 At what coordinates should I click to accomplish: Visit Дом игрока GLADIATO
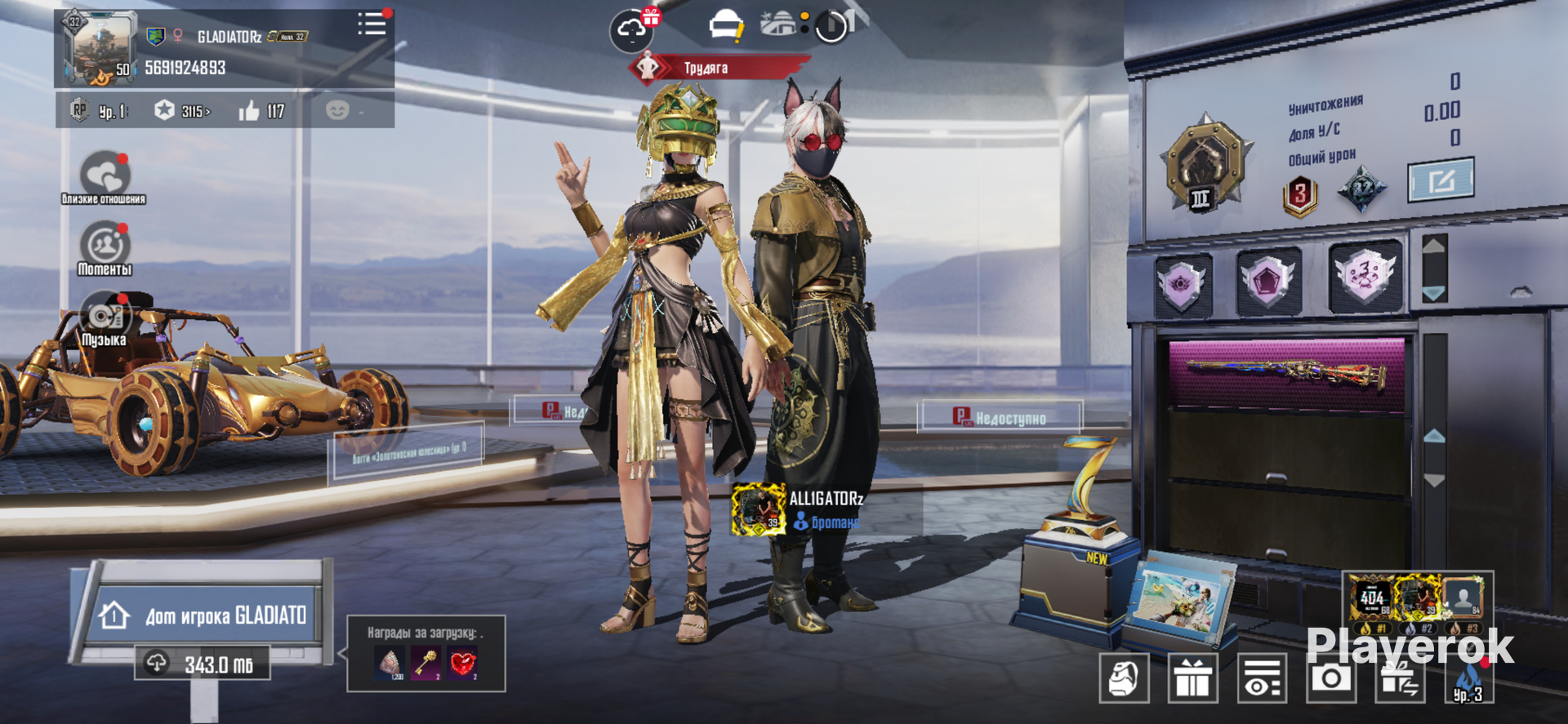coord(204,614)
